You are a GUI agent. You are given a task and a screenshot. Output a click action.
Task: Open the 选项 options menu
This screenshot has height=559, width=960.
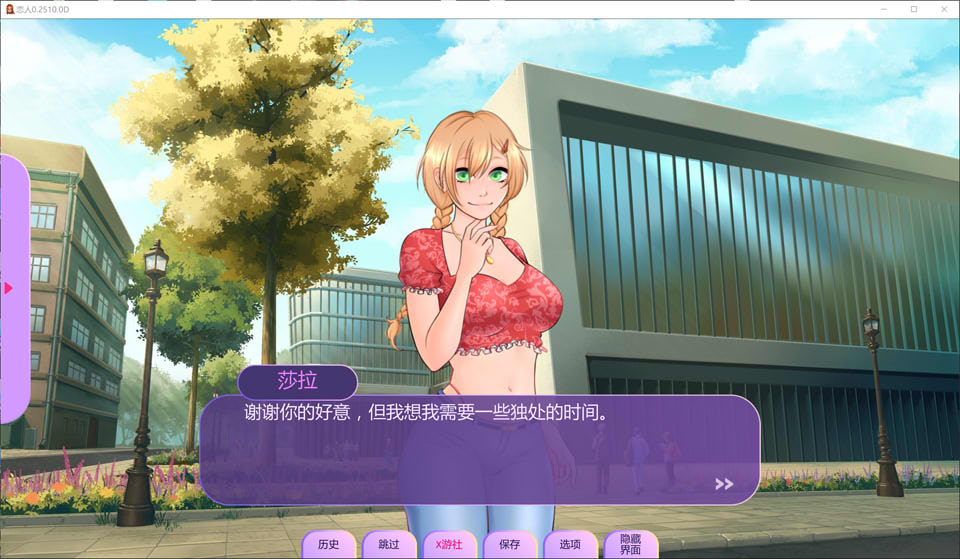(x=570, y=544)
